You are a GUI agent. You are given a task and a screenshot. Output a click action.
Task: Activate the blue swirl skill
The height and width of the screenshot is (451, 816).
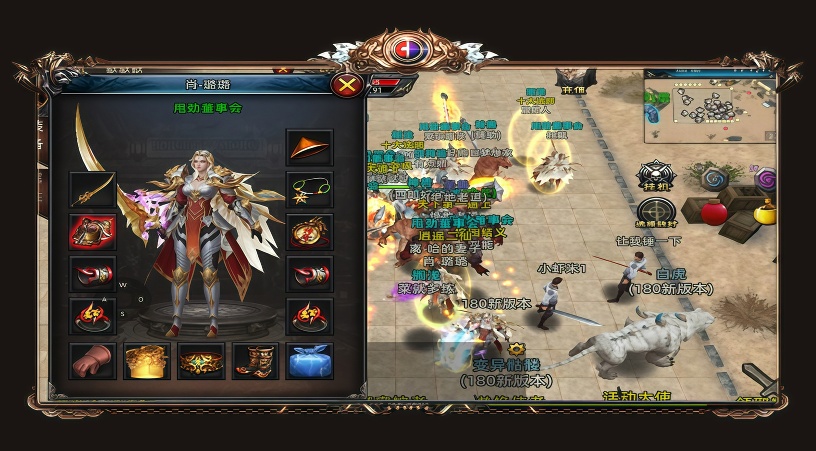click(715, 179)
